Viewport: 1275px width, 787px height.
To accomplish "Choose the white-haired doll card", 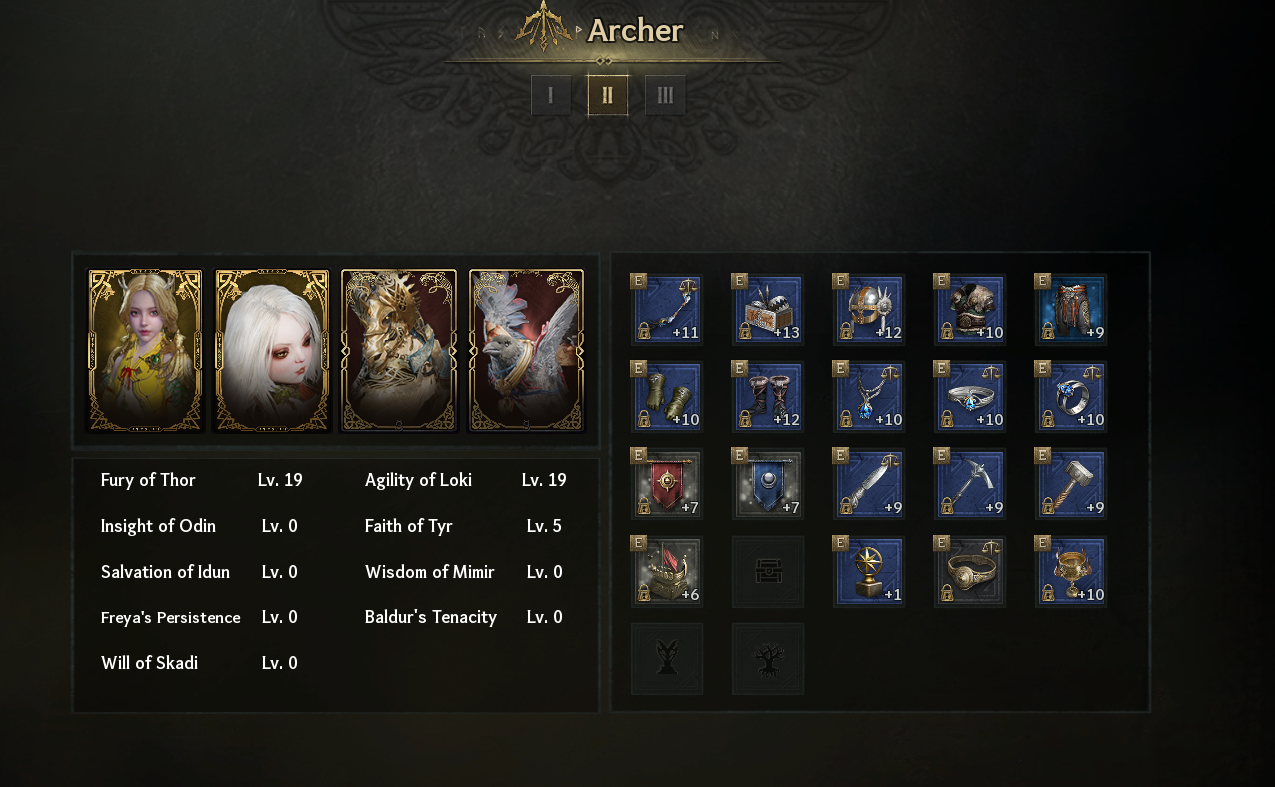I will (272, 350).
